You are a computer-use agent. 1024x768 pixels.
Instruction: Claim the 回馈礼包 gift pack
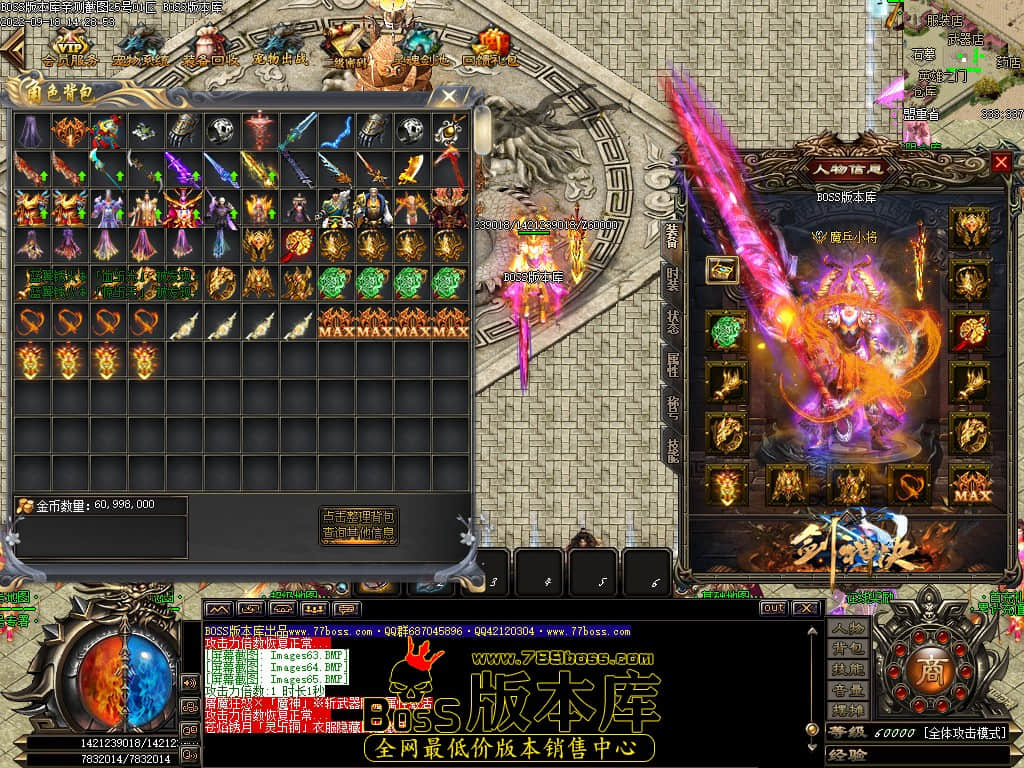coord(490,48)
